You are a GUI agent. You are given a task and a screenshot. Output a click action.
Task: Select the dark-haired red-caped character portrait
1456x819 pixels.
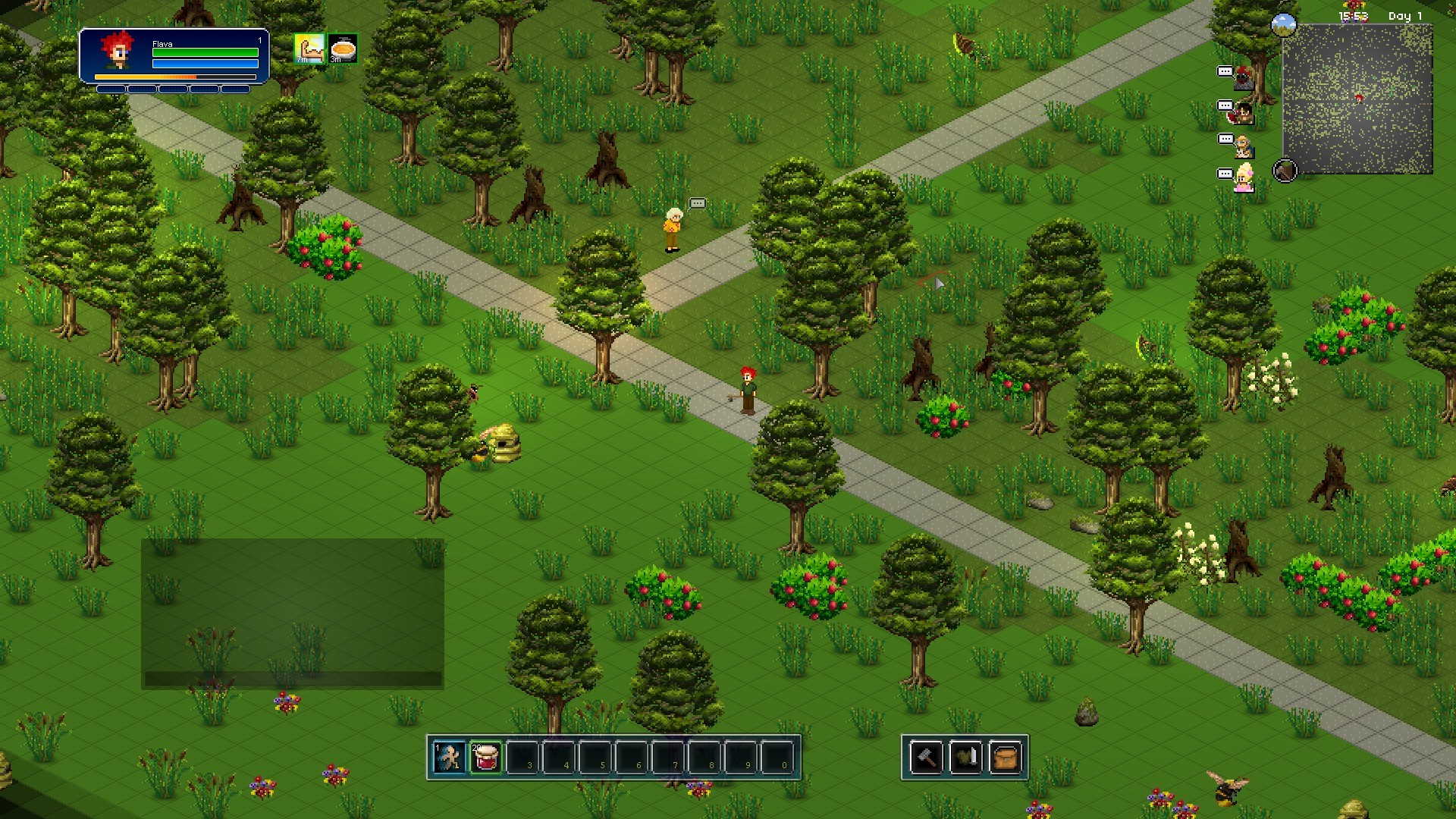(1243, 112)
